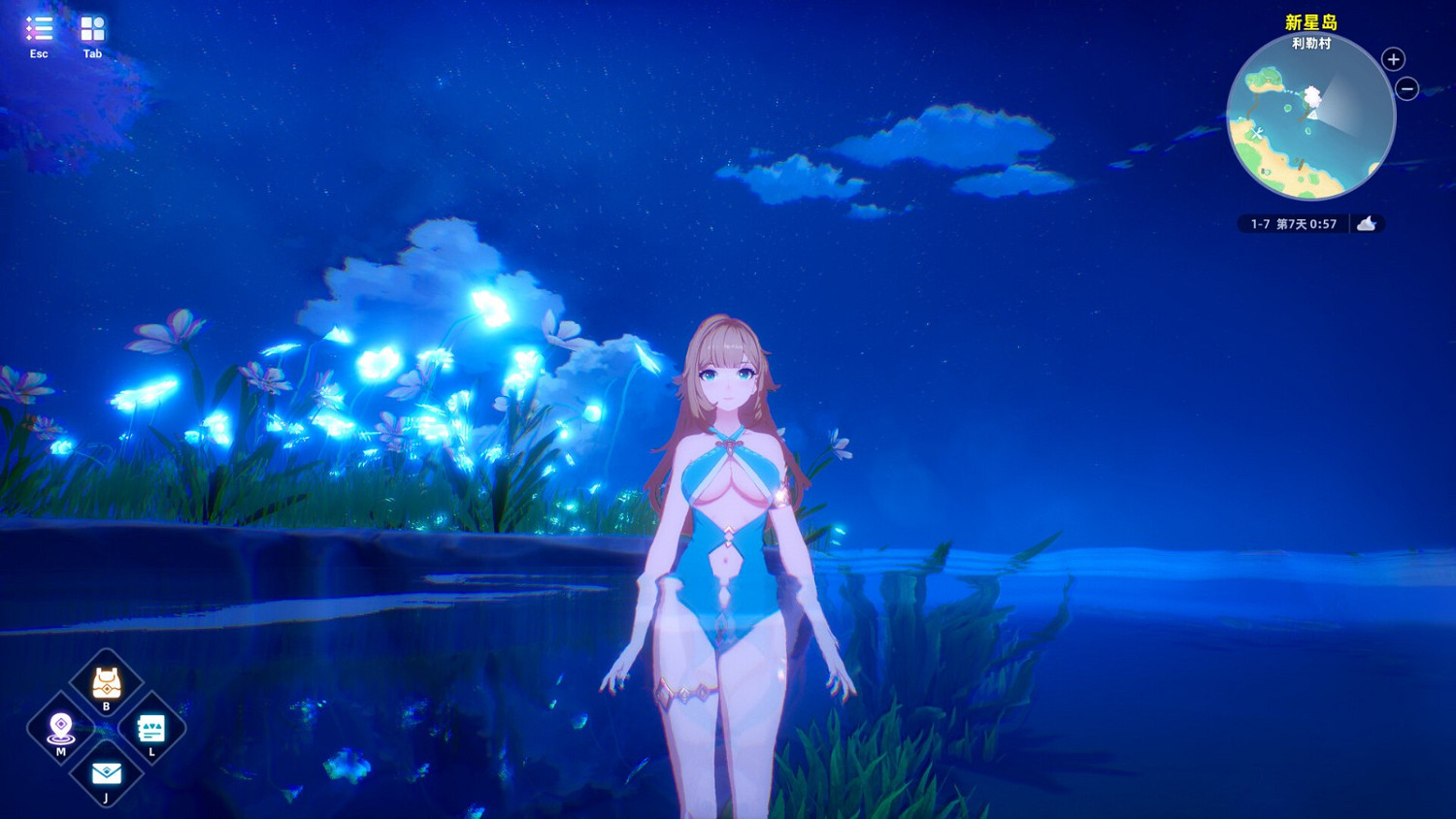Open the quest log icon labeled L
The image size is (1456, 819).
[x=150, y=728]
